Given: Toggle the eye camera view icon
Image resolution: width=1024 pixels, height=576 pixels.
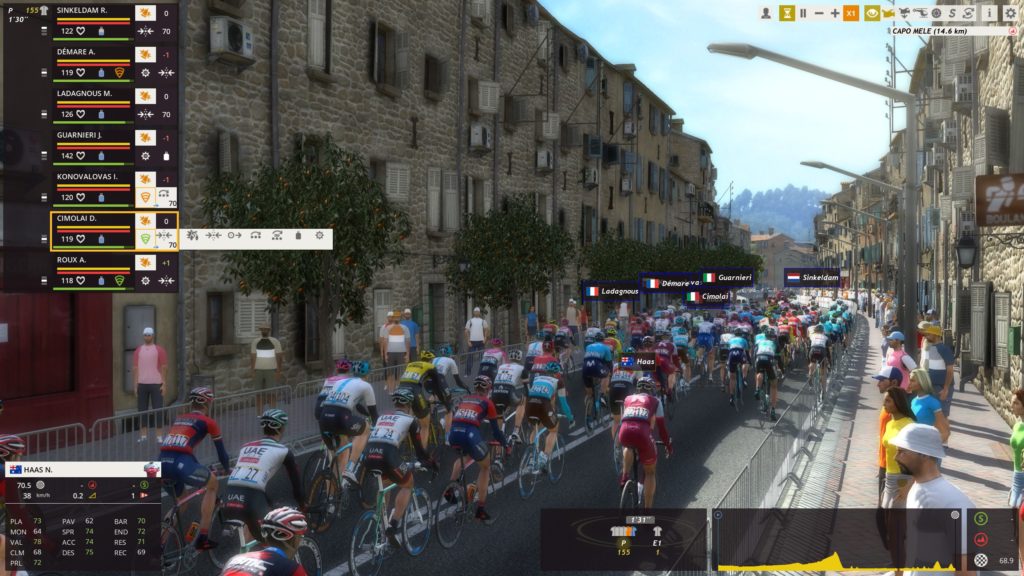Looking at the screenshot, I should 872,13.
